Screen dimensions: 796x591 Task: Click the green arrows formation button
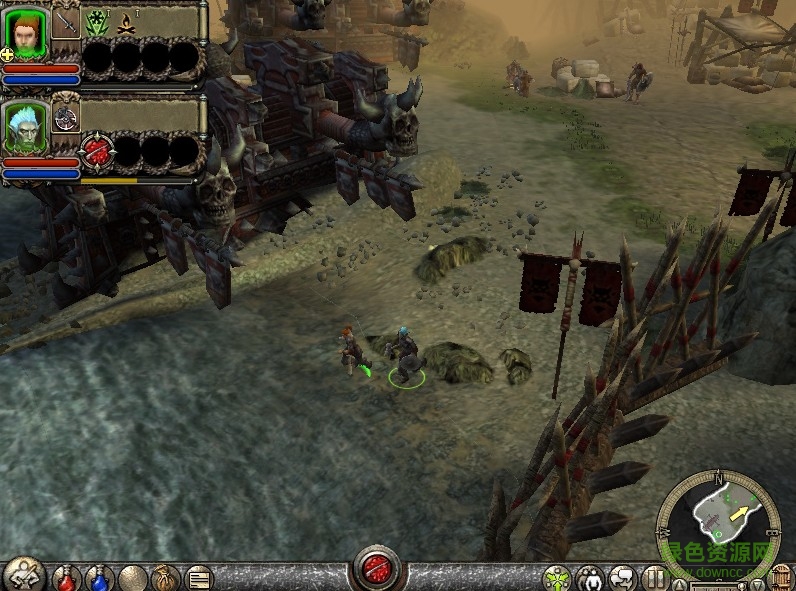click(556, 579)
